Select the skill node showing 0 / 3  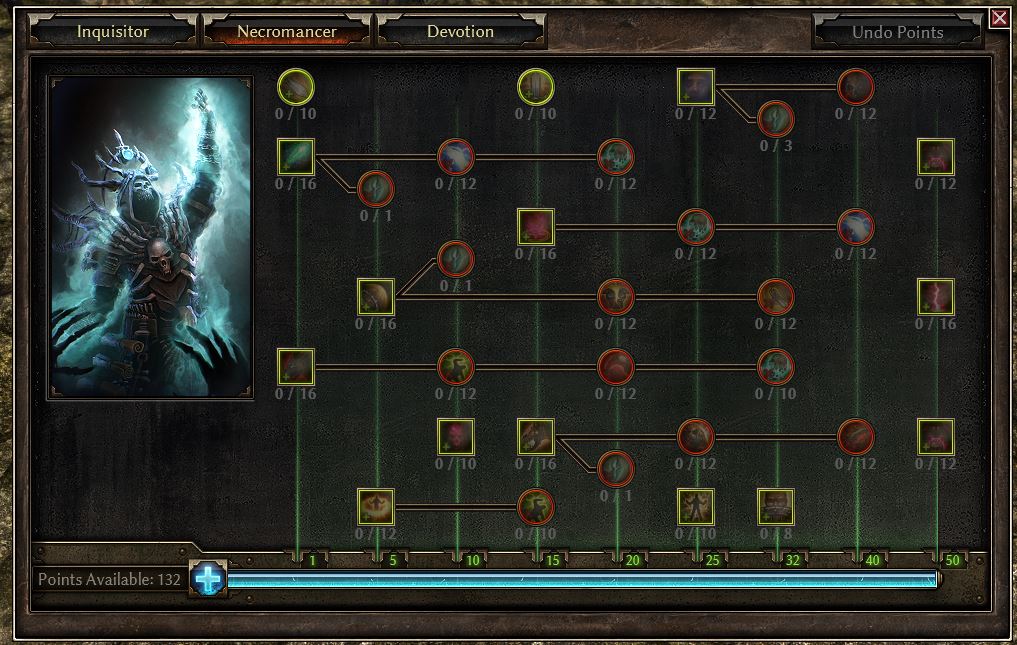[x=776, y=120]
